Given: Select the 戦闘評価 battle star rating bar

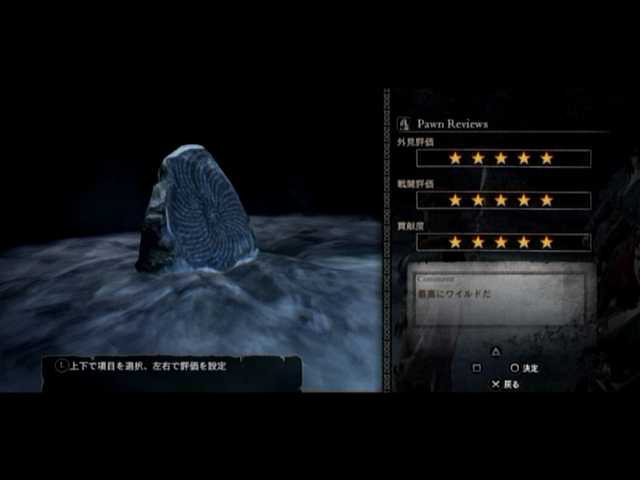Looking at the screenshot, I should click(x=502, y=200).
